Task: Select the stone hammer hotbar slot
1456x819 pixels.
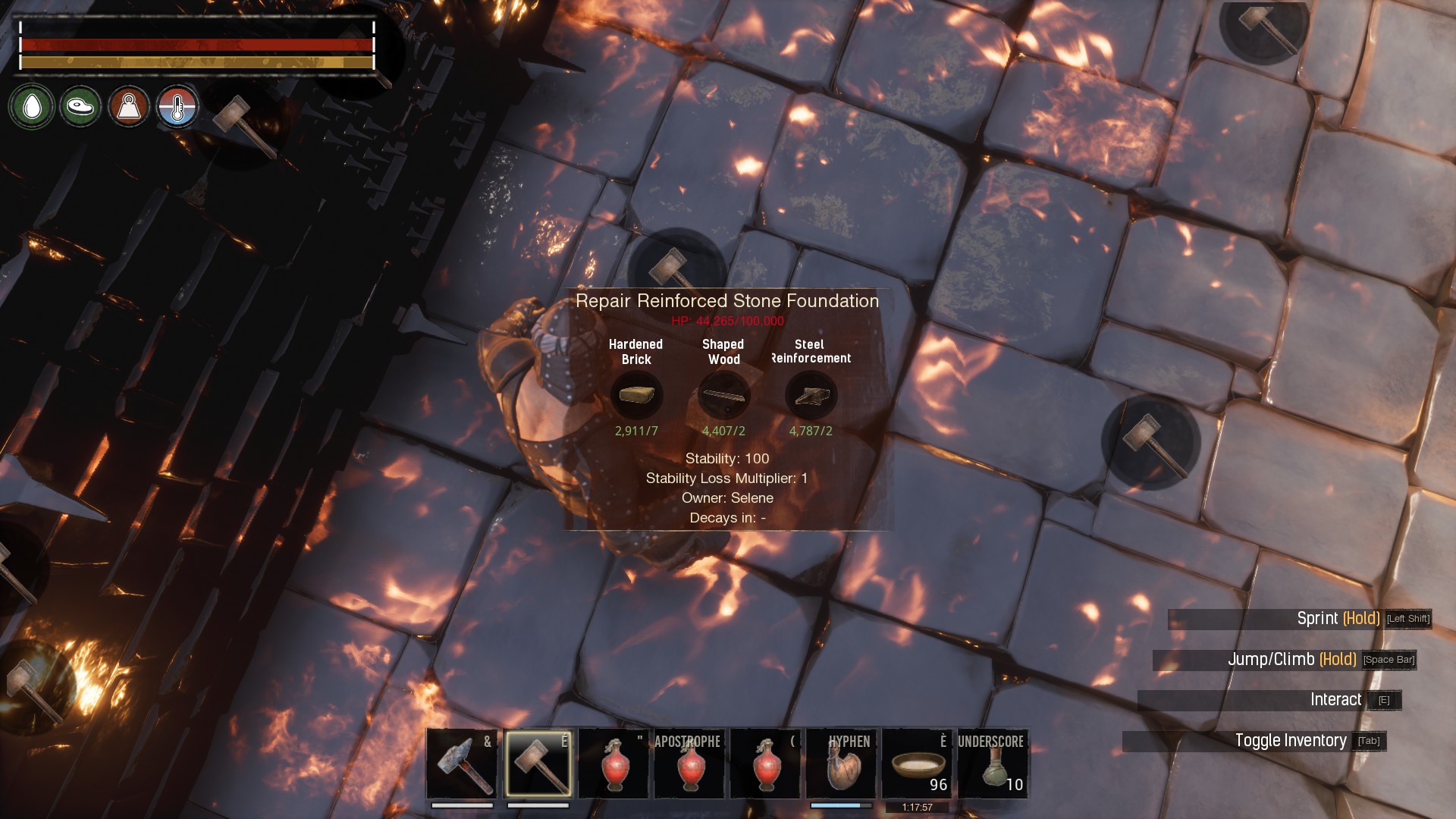Action: click(x=462, y=764)
